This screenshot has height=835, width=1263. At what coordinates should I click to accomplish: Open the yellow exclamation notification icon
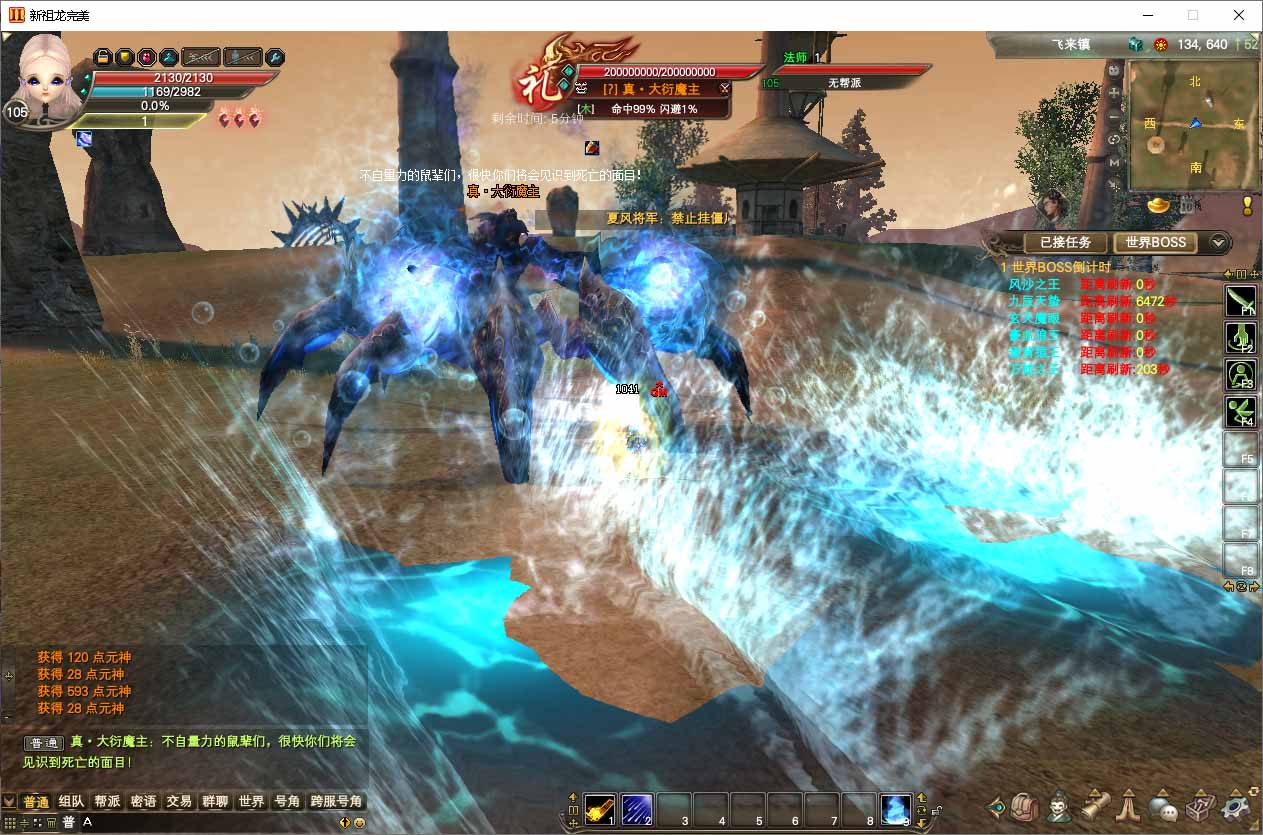point(1247,205)
